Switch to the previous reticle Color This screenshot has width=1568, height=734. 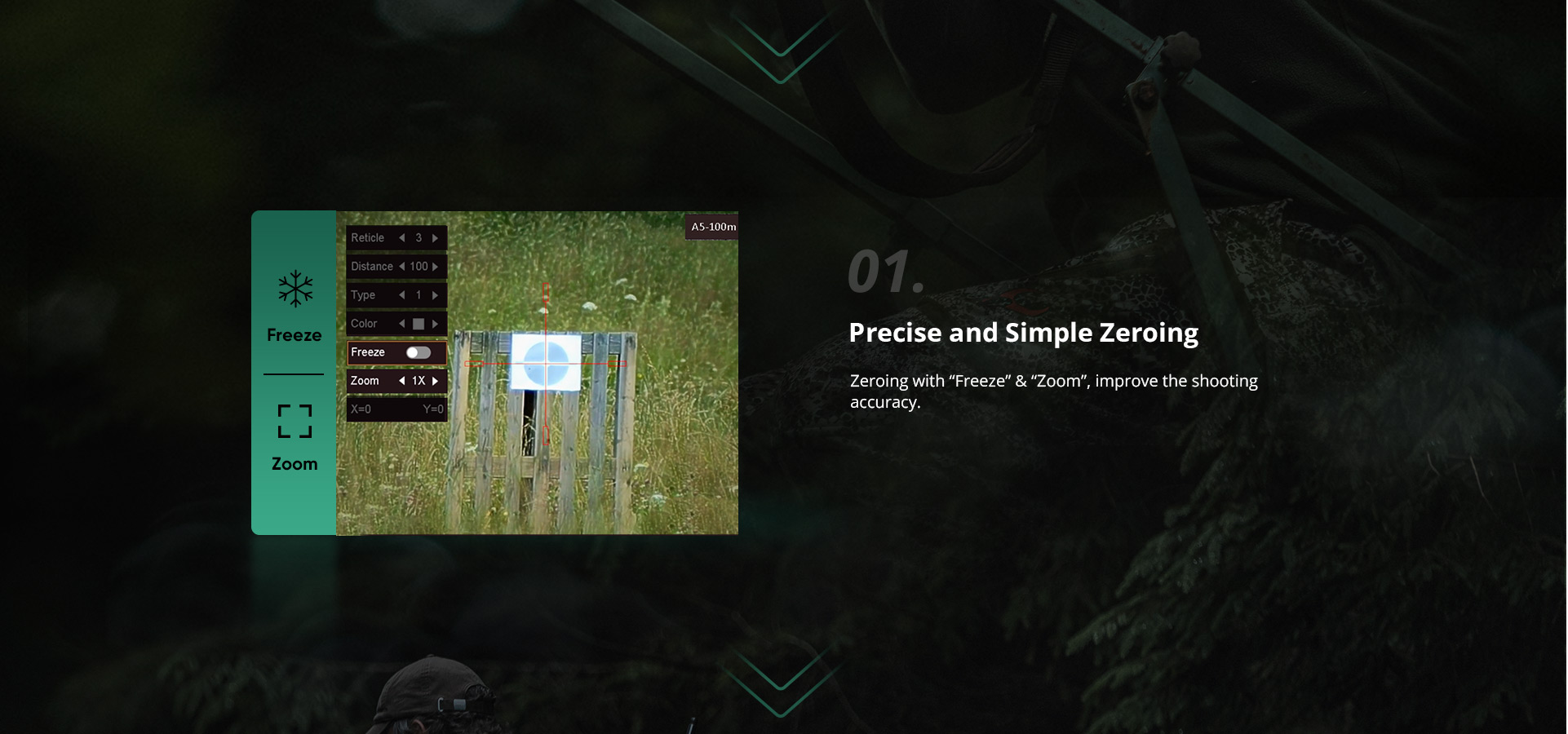point(401,324)
